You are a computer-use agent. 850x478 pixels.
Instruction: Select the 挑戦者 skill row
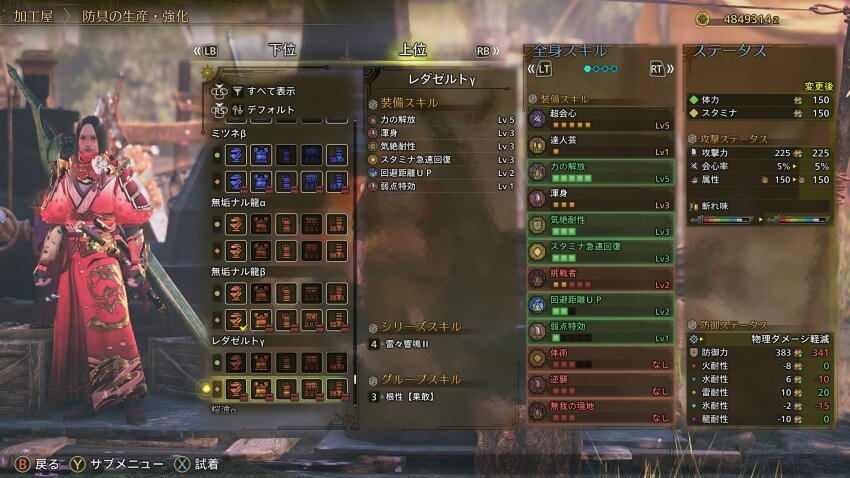[x=600, y=279]
